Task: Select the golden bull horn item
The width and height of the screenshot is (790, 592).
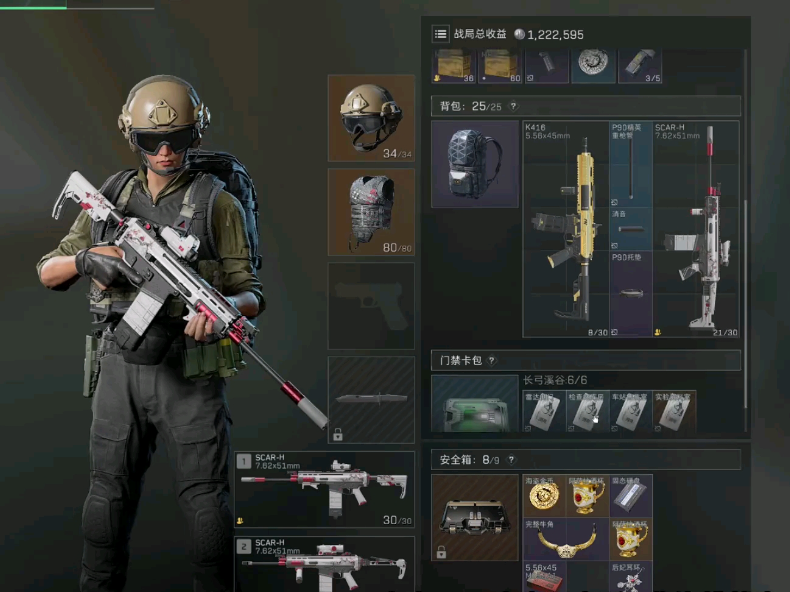Action: click(565, 538)
